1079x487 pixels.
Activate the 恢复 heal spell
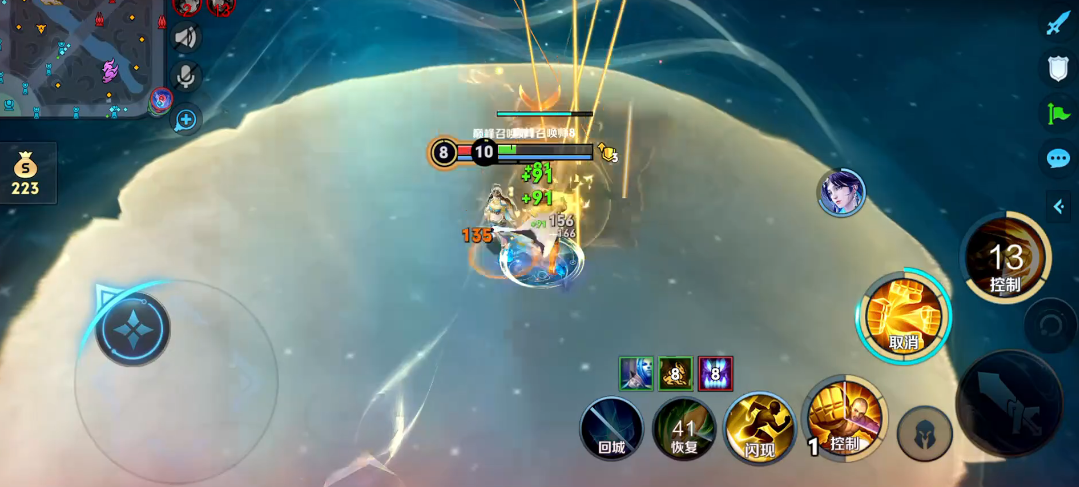click(x=684, y=429)
